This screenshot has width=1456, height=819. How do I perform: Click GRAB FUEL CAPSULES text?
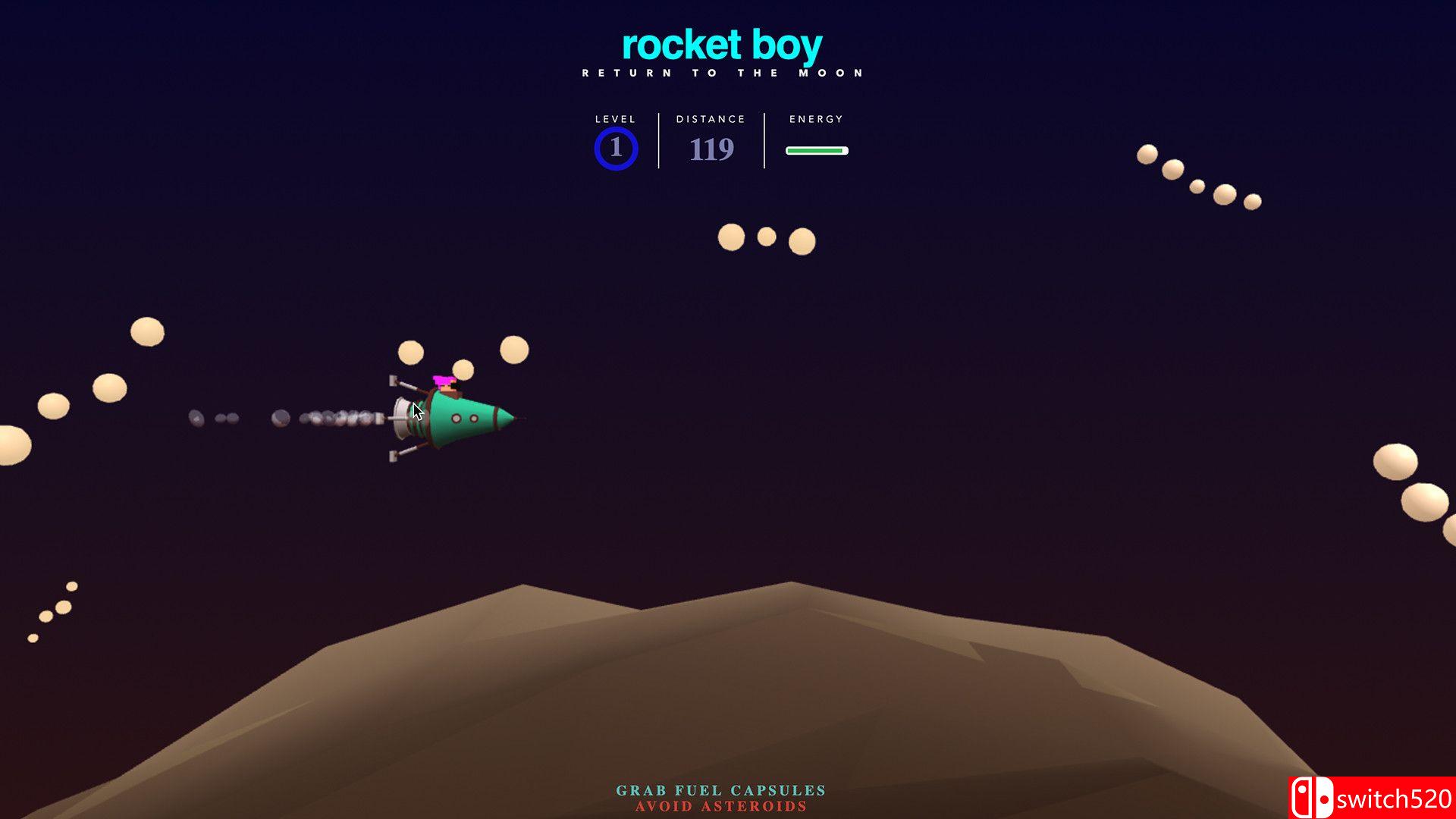click(x=719, y=789)
